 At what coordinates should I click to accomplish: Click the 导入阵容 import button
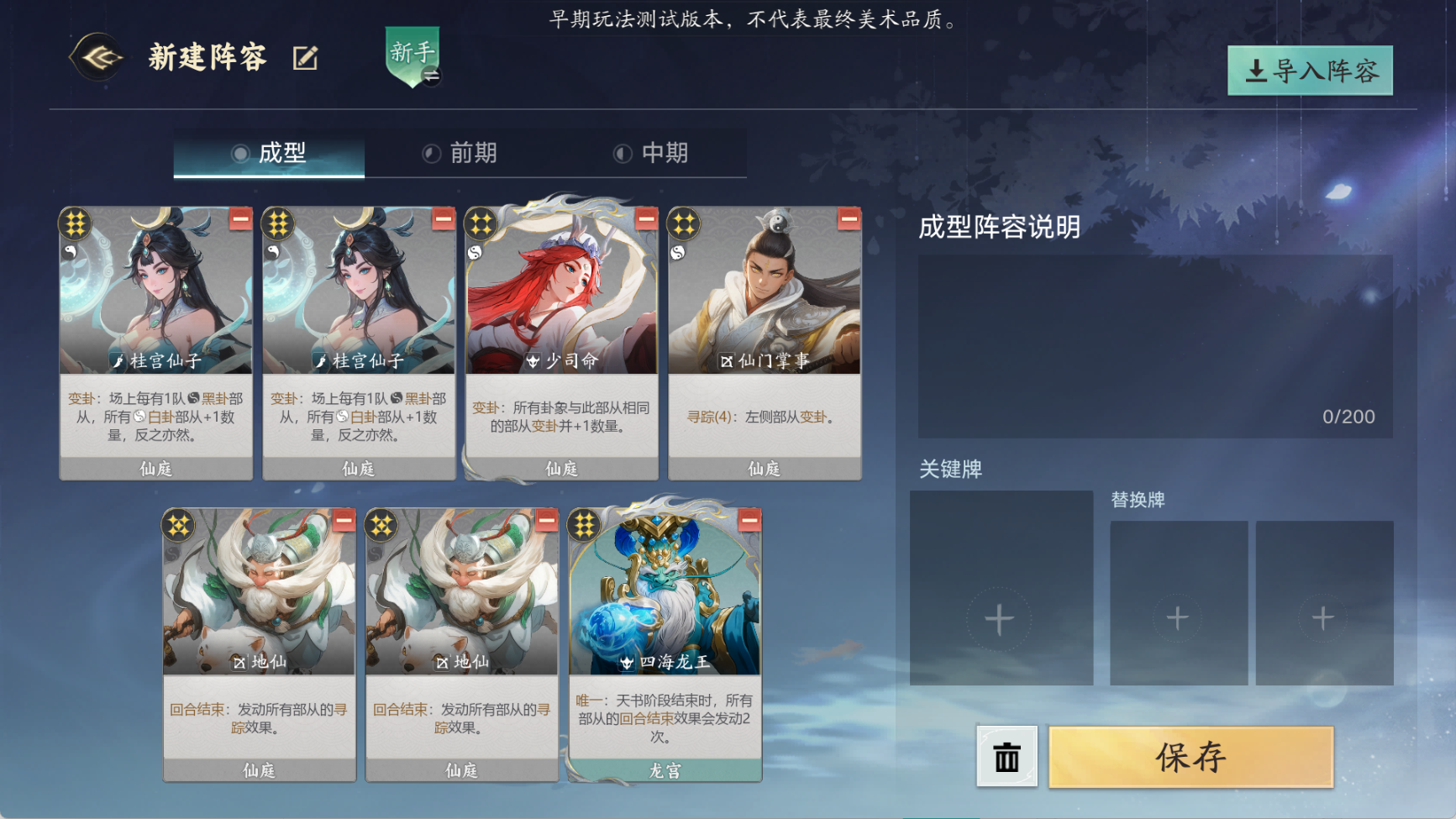point(1311,71)
